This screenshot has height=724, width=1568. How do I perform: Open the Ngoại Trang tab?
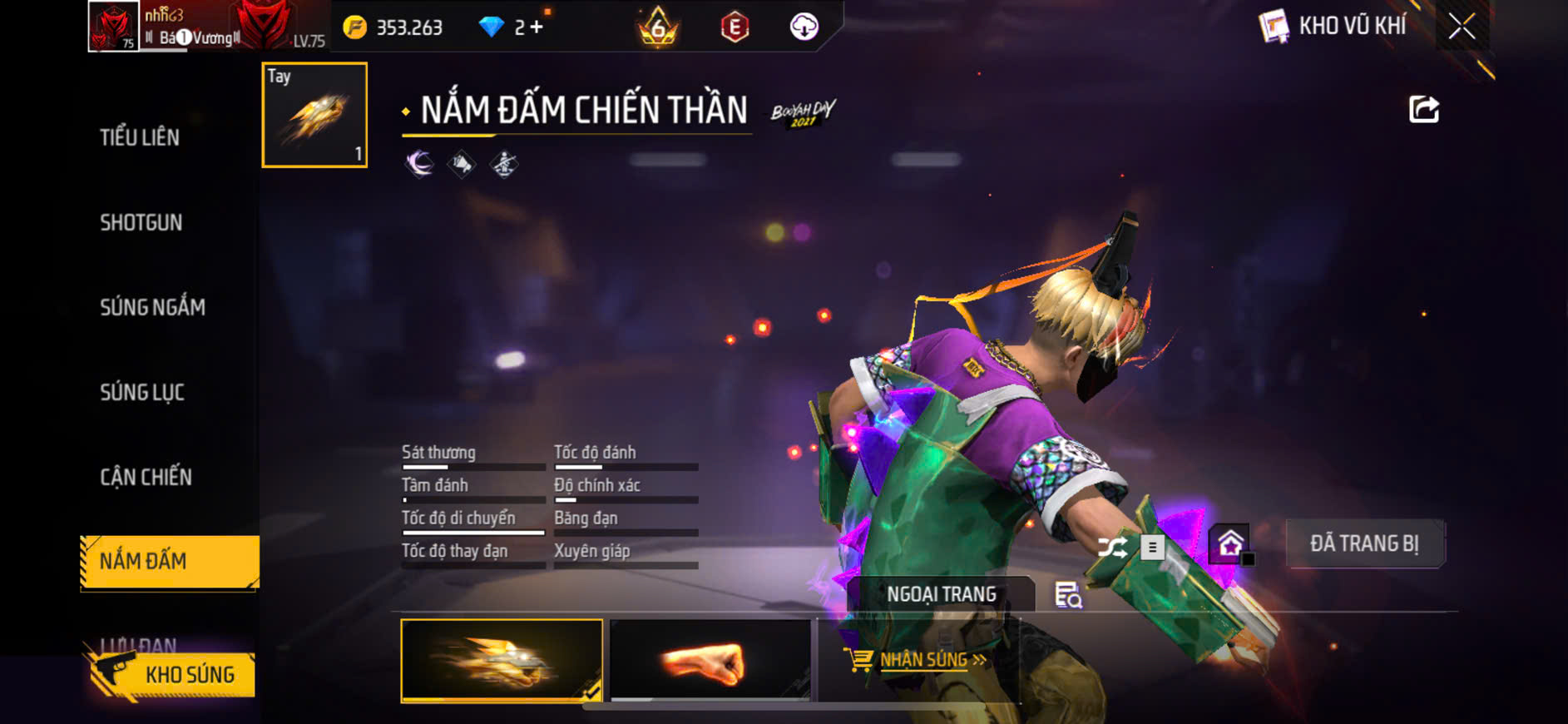(x=941, y=594)
